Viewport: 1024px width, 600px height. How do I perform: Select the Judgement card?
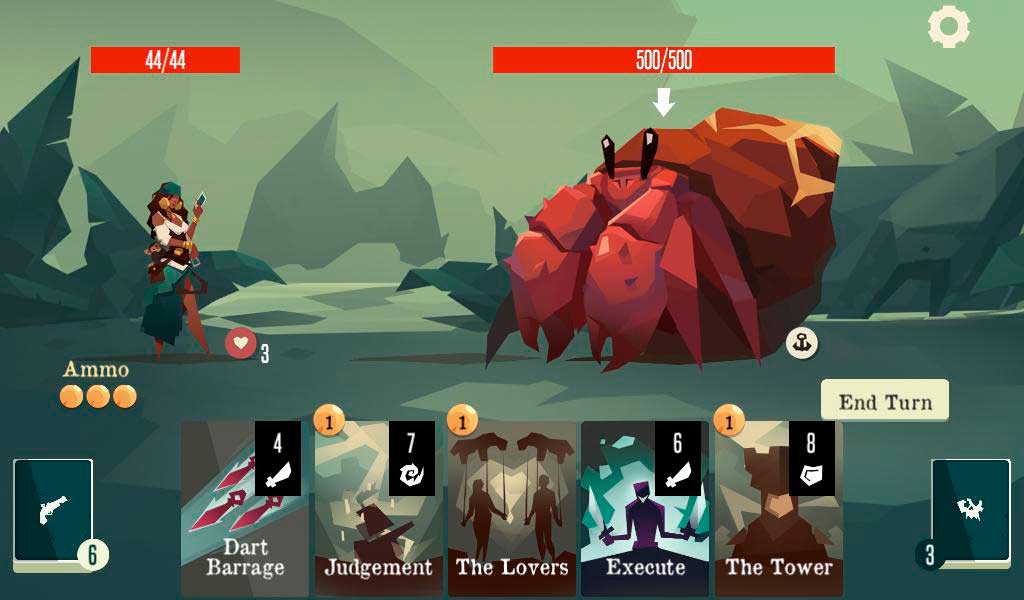pos(378,510)
